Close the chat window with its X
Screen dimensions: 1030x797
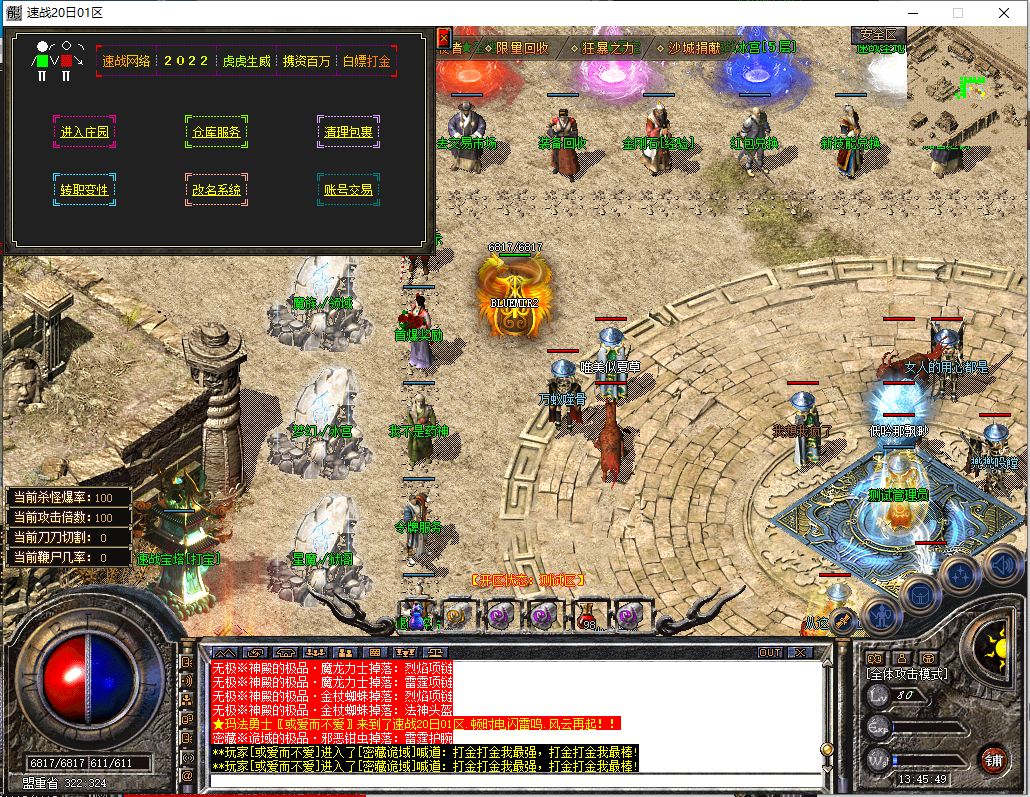[799, 652]
